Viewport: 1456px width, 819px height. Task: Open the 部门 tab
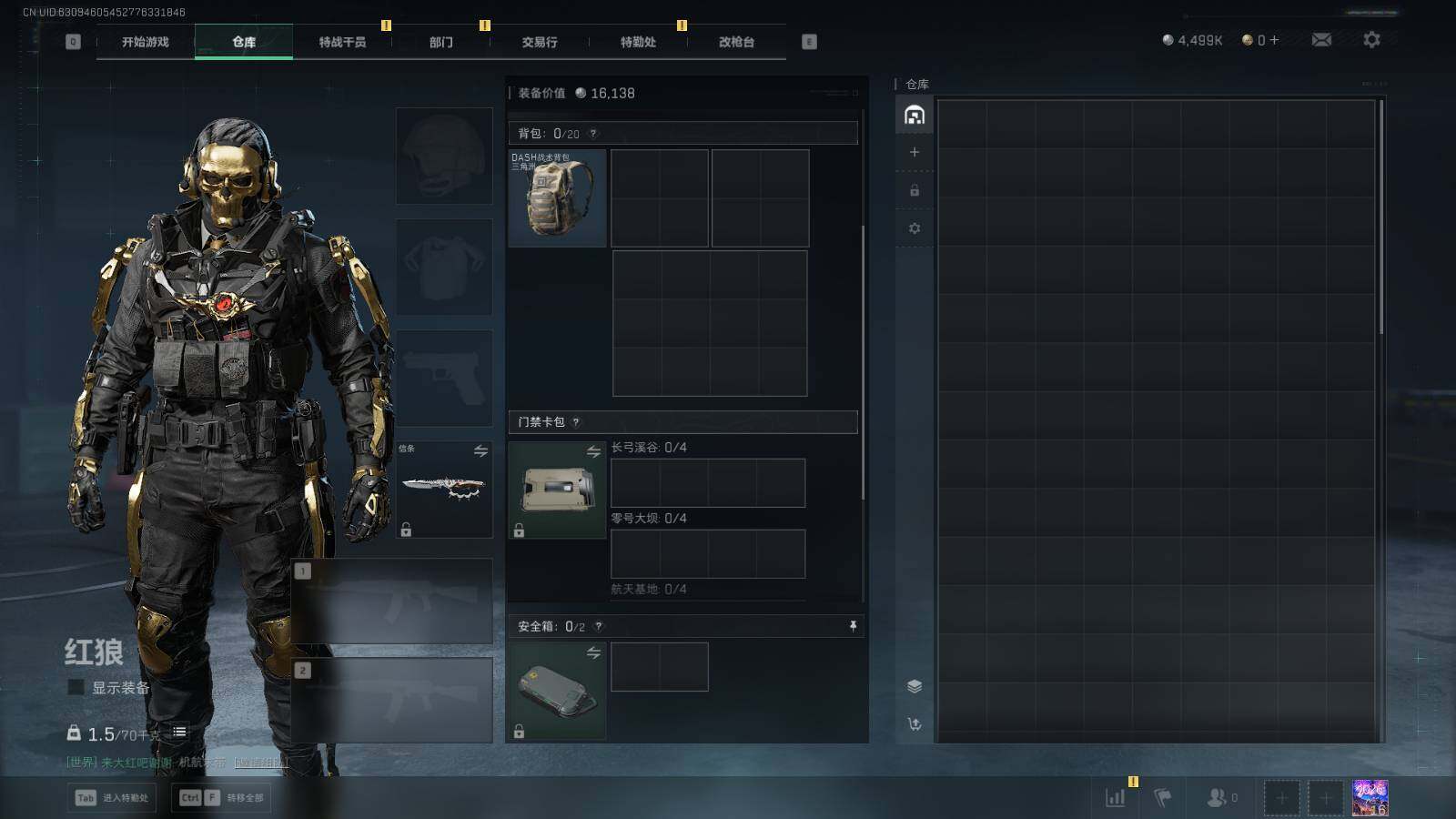pyautogui.click(x=441, y=42)
